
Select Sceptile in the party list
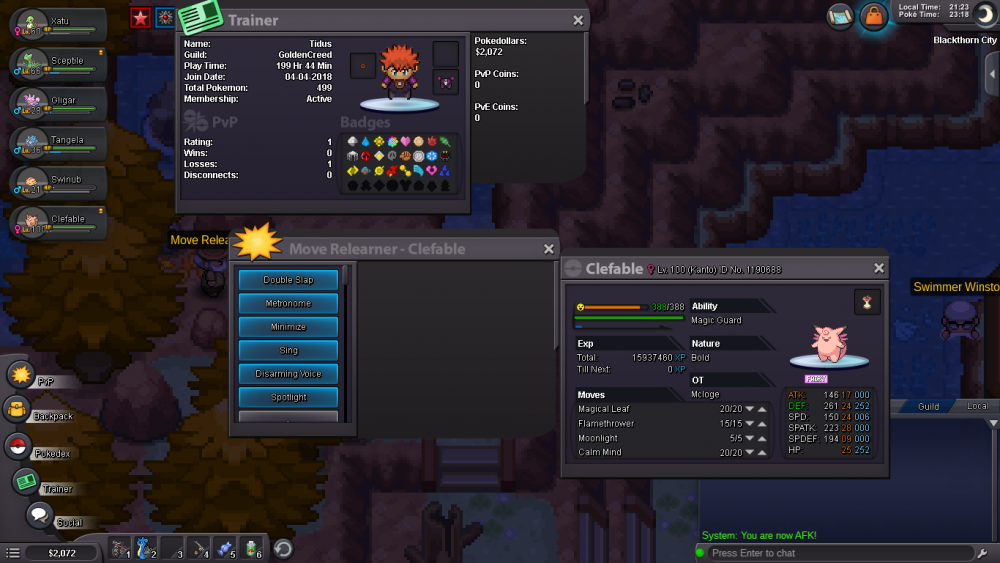click(x=58, y=63)
